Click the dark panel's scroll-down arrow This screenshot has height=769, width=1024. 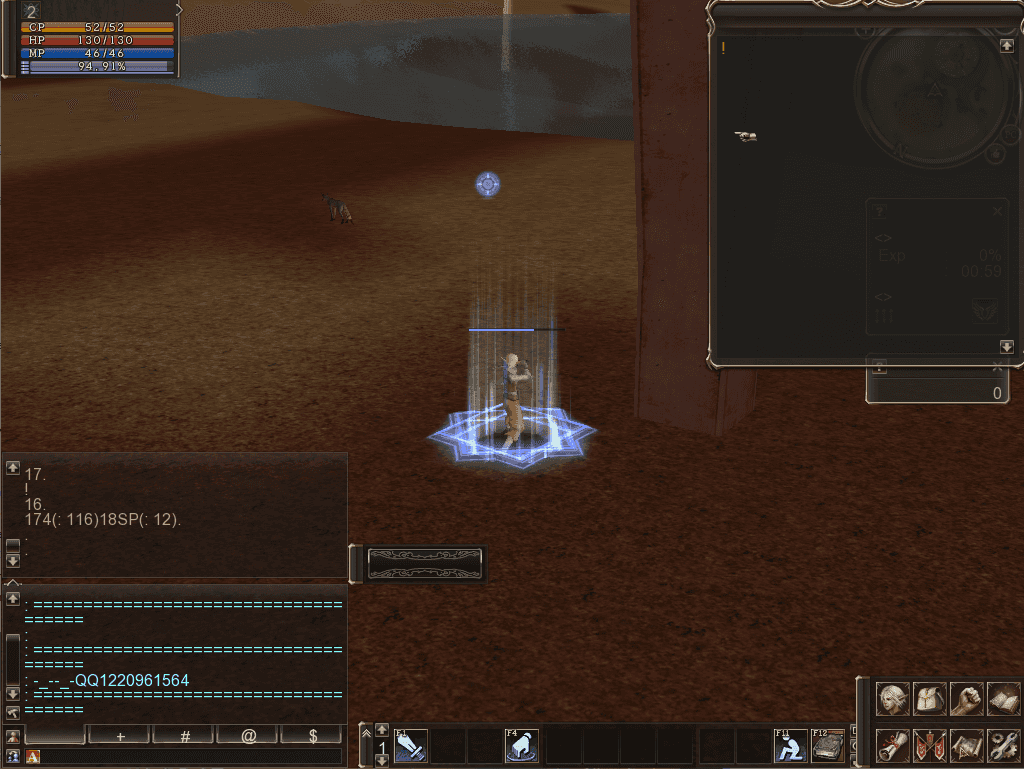point(1007,347)
